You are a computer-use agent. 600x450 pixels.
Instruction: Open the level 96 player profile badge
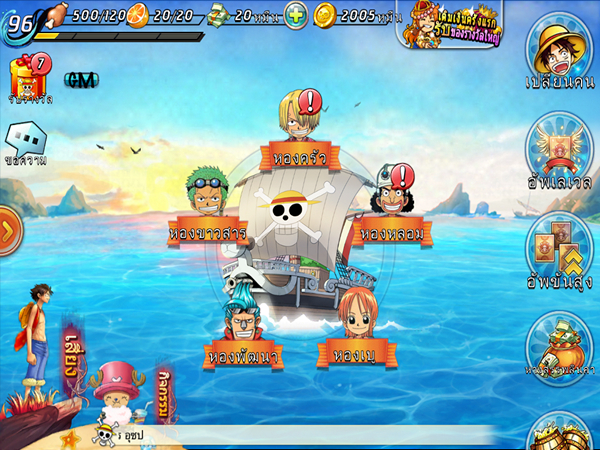point(20,22)
